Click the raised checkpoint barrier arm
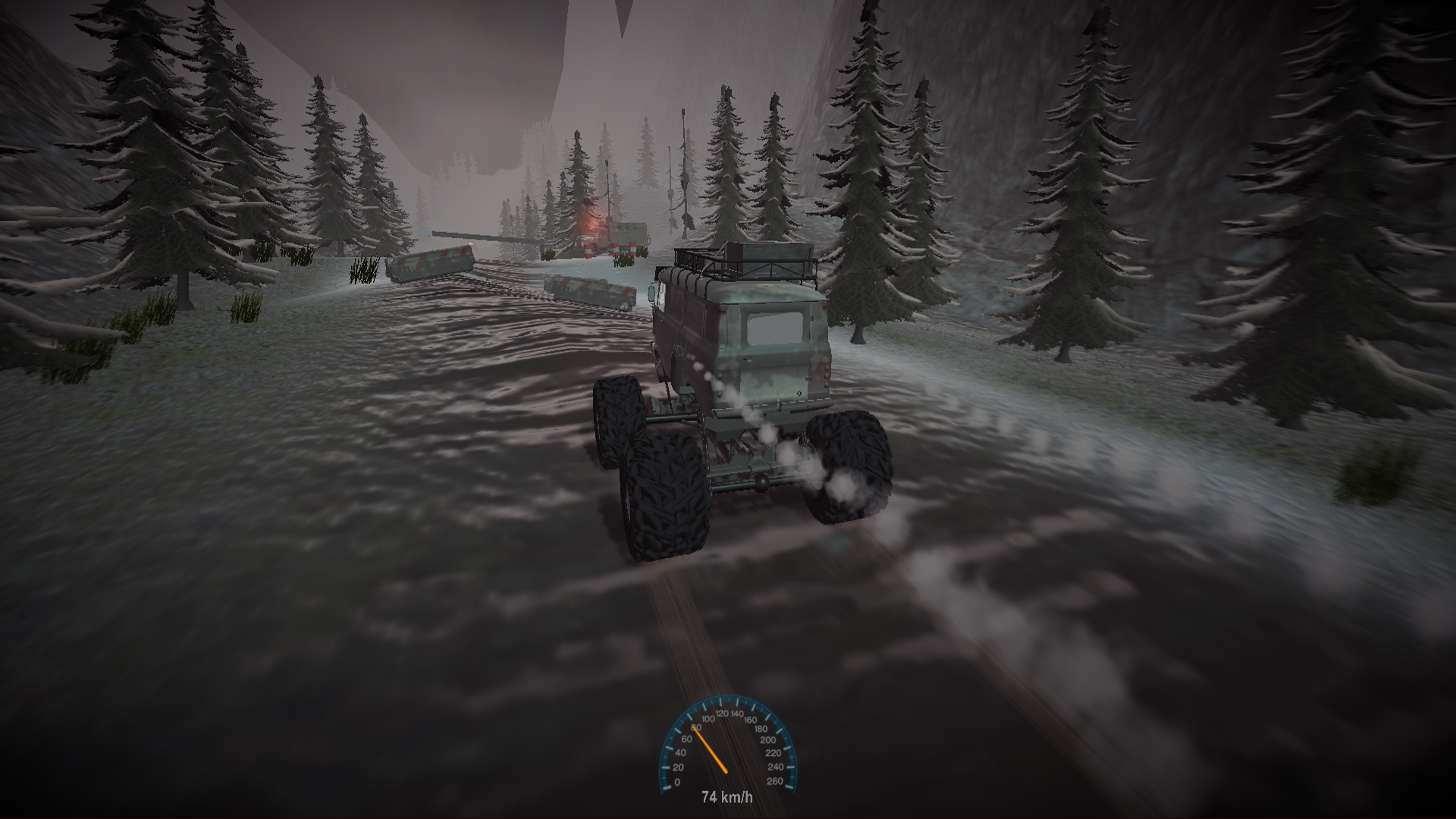 click(490, 237)
